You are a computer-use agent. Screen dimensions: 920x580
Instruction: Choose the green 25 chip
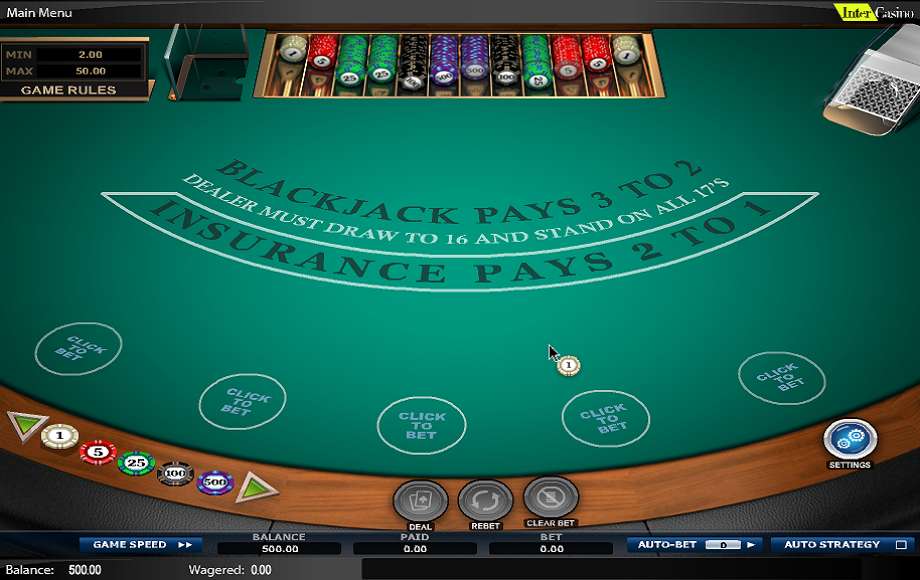tap(136, 463)
